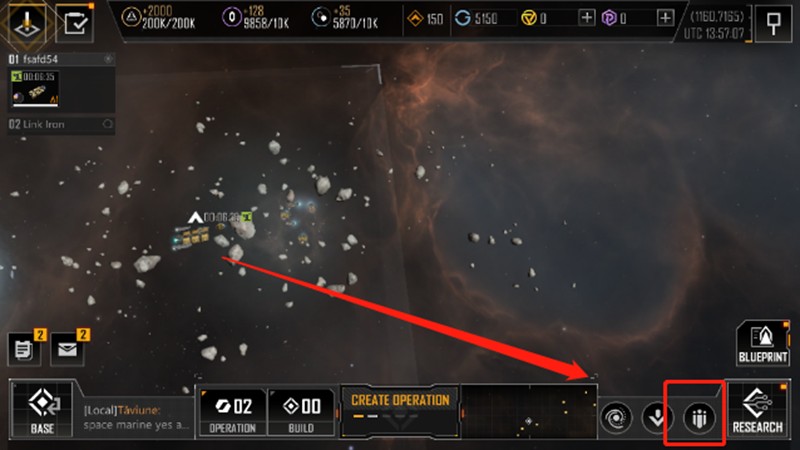Click the minimap radar panel
The height and width of the screenshot is (450, 800).
pos(528,412)
